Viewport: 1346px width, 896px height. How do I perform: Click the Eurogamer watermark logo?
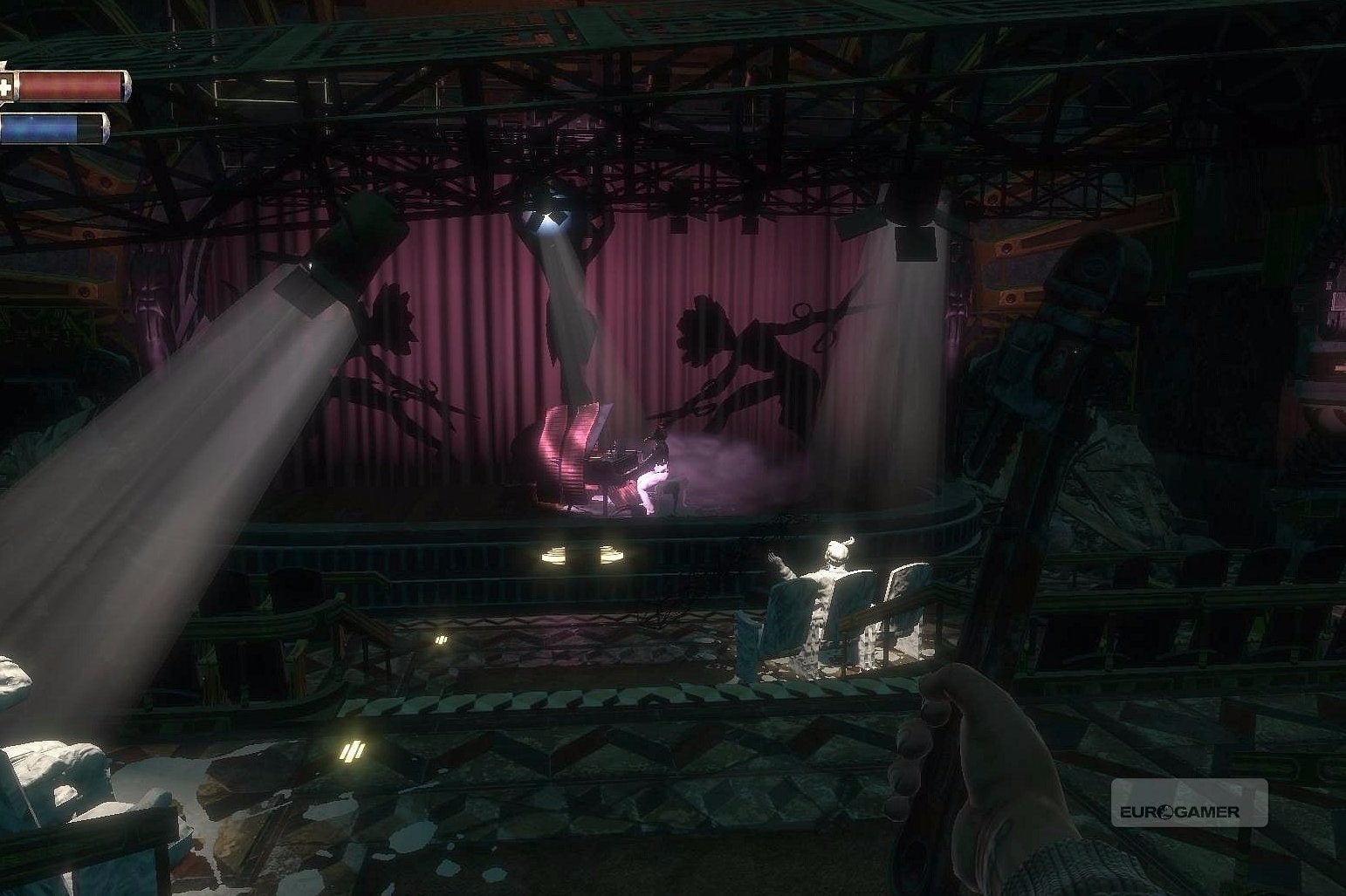[x=1183, y=810]
